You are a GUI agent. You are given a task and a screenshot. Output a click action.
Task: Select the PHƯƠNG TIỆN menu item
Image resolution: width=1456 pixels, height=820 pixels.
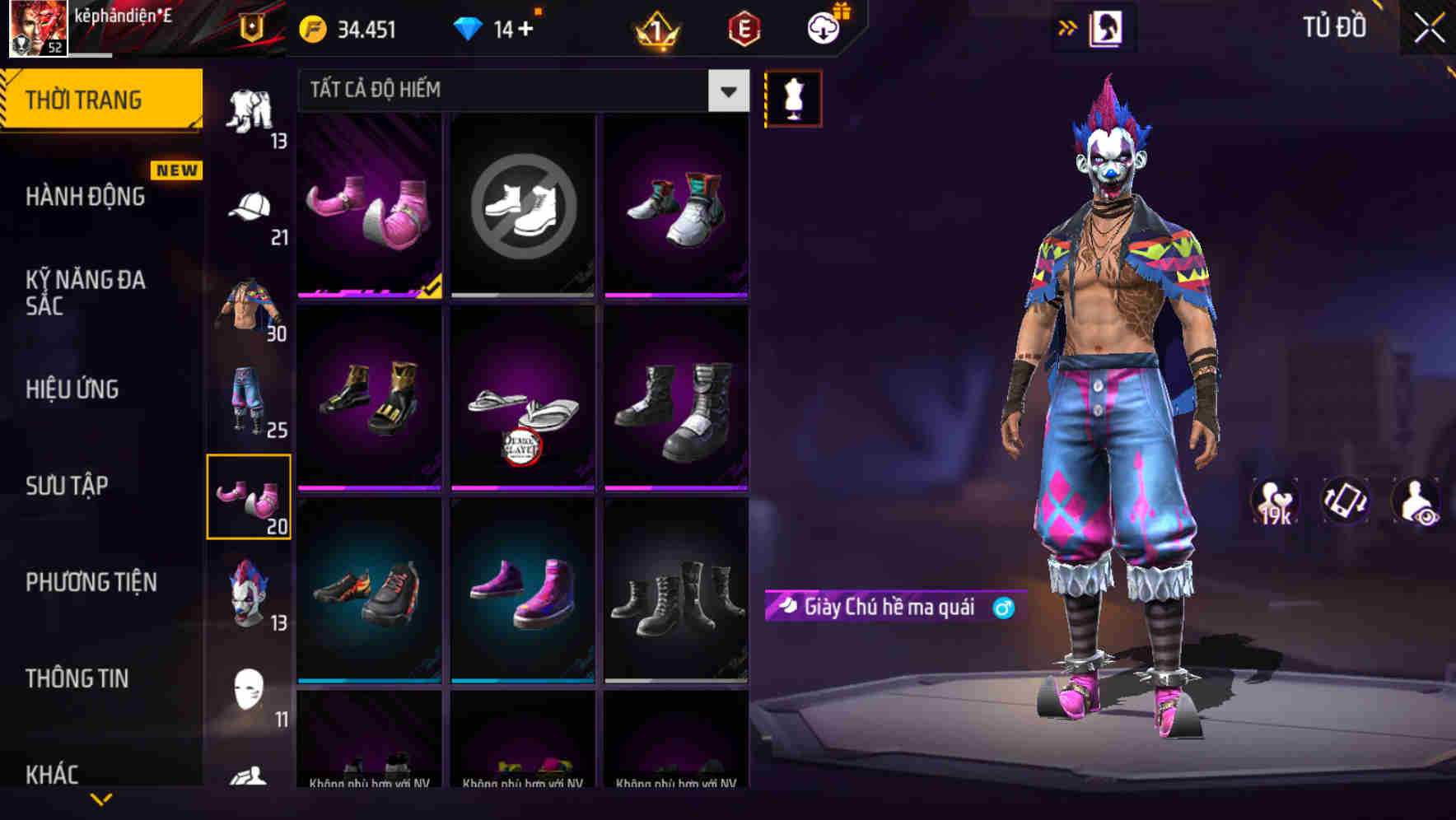(91, 582)
